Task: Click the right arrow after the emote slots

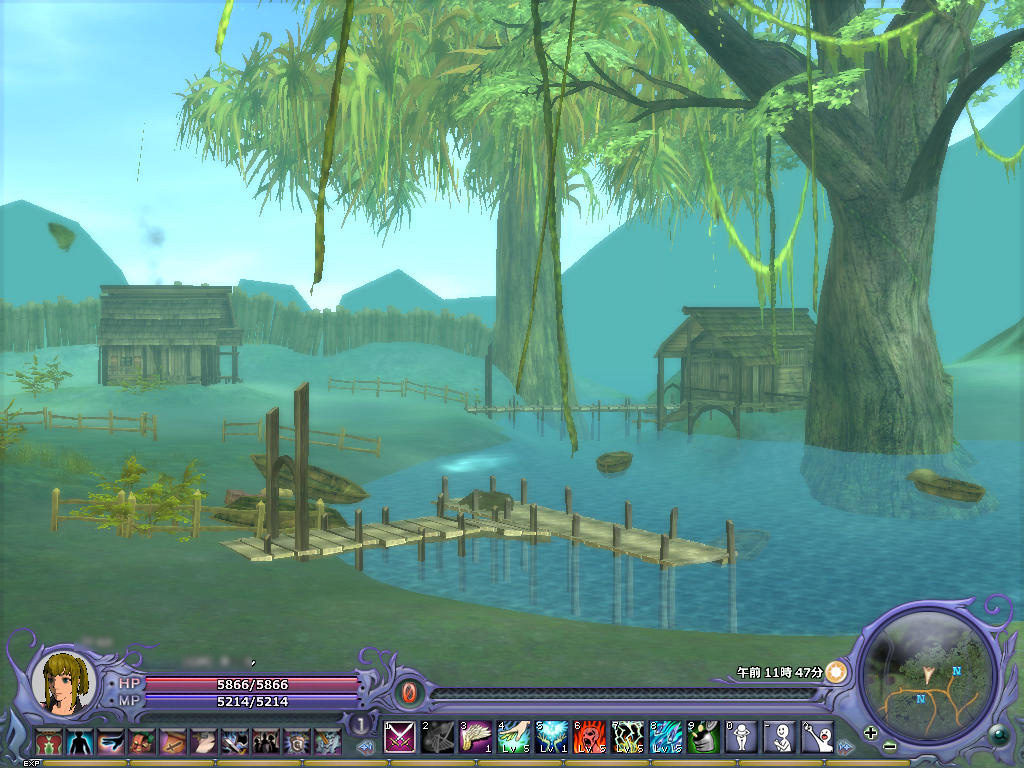Action: (846, 746)
